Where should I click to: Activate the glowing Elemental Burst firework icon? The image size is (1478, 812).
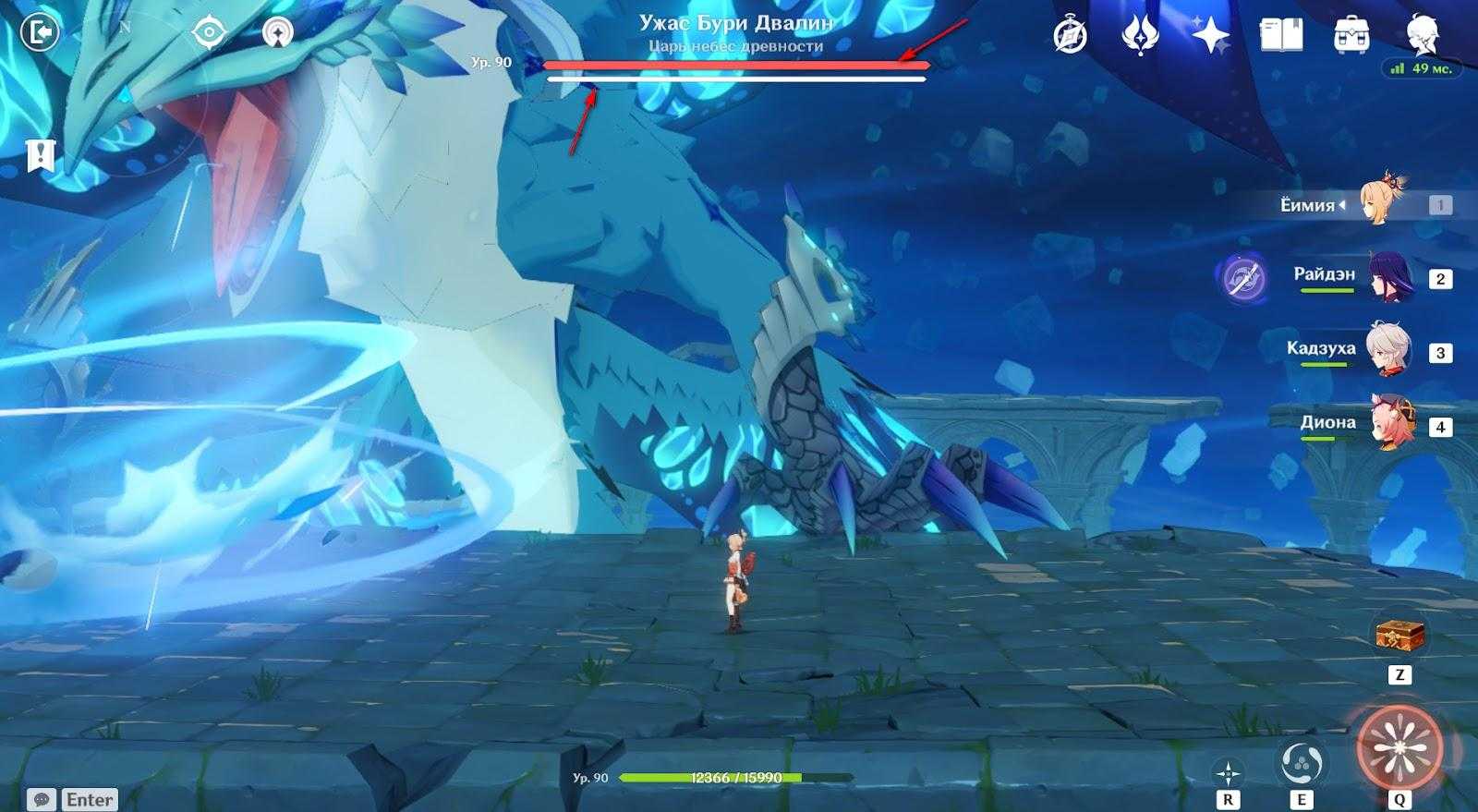(x=1399, y=746)
